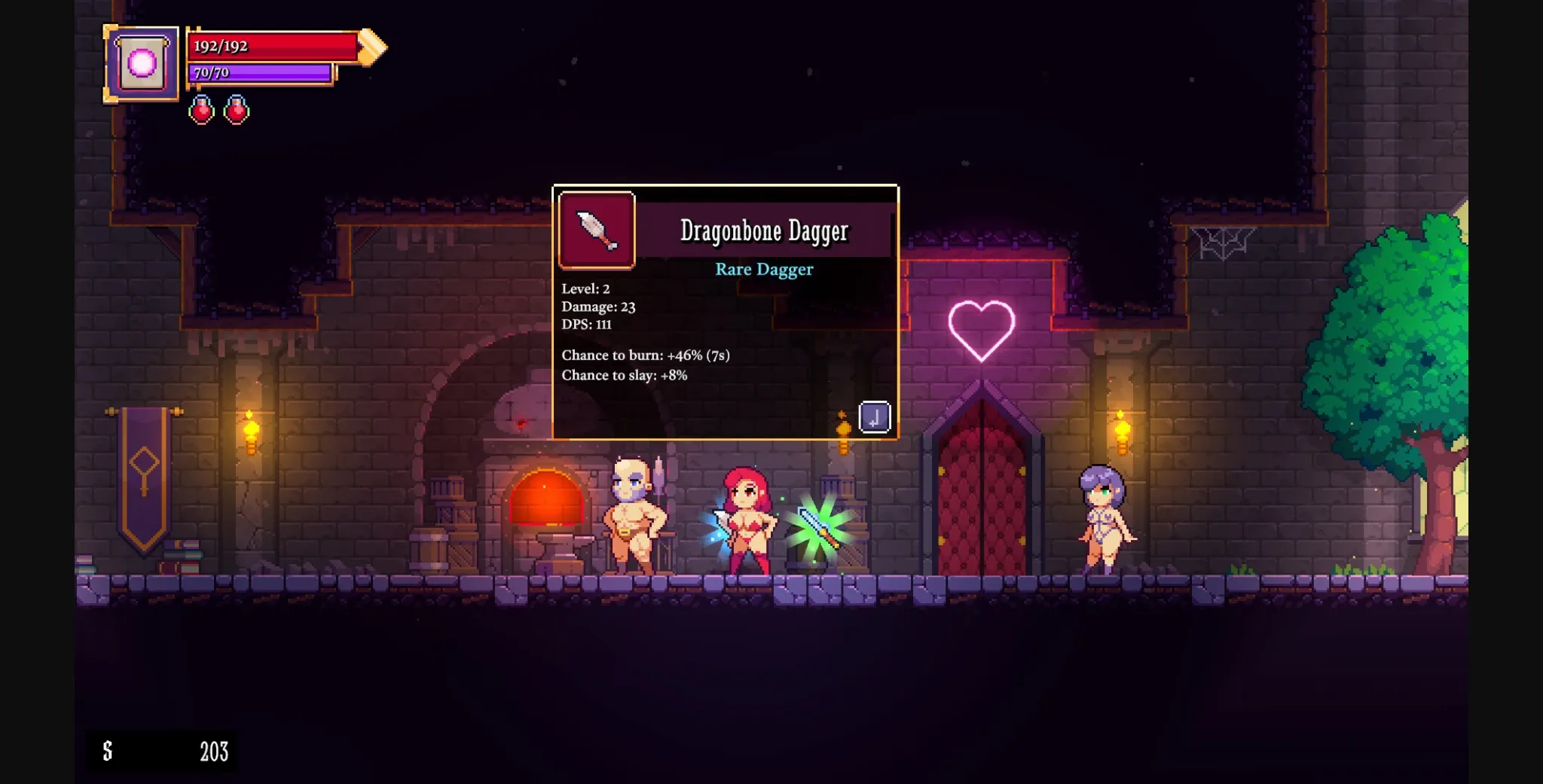The width and height of the screenshot is (1543, 784).
Task: Click the Dragonbone Dagger title bar
Action: point(765,232)
